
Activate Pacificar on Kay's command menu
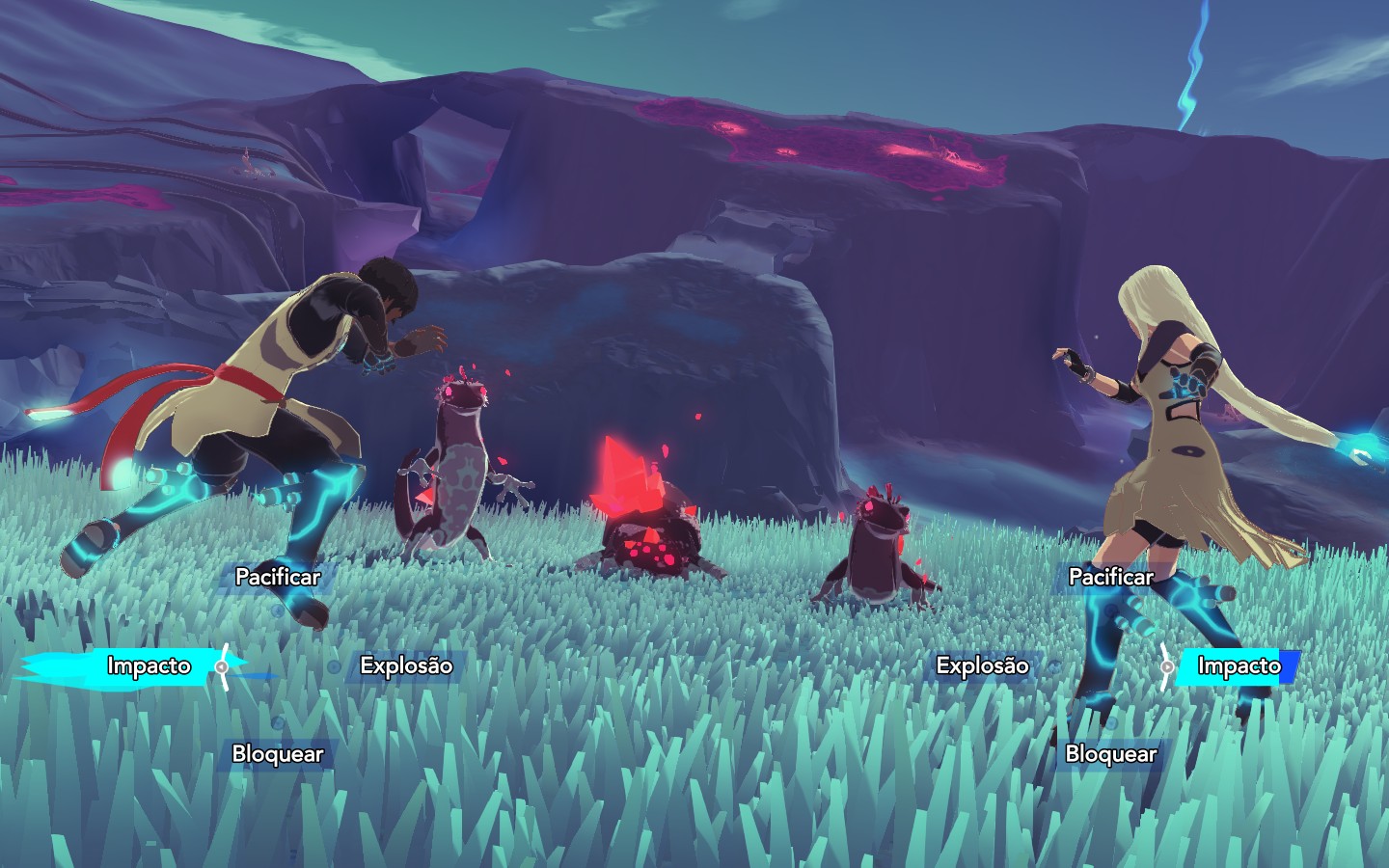[277, 577]
